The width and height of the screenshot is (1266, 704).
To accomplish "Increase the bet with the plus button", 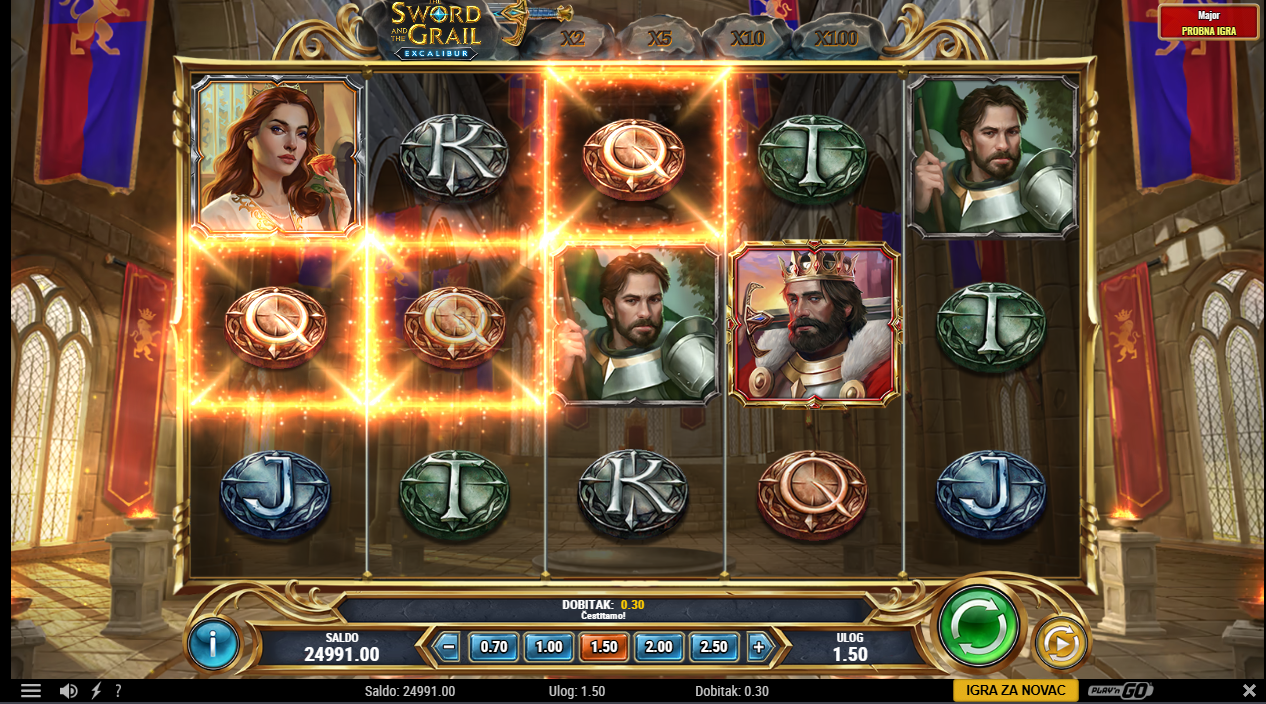I will click(x=758, y=647).
